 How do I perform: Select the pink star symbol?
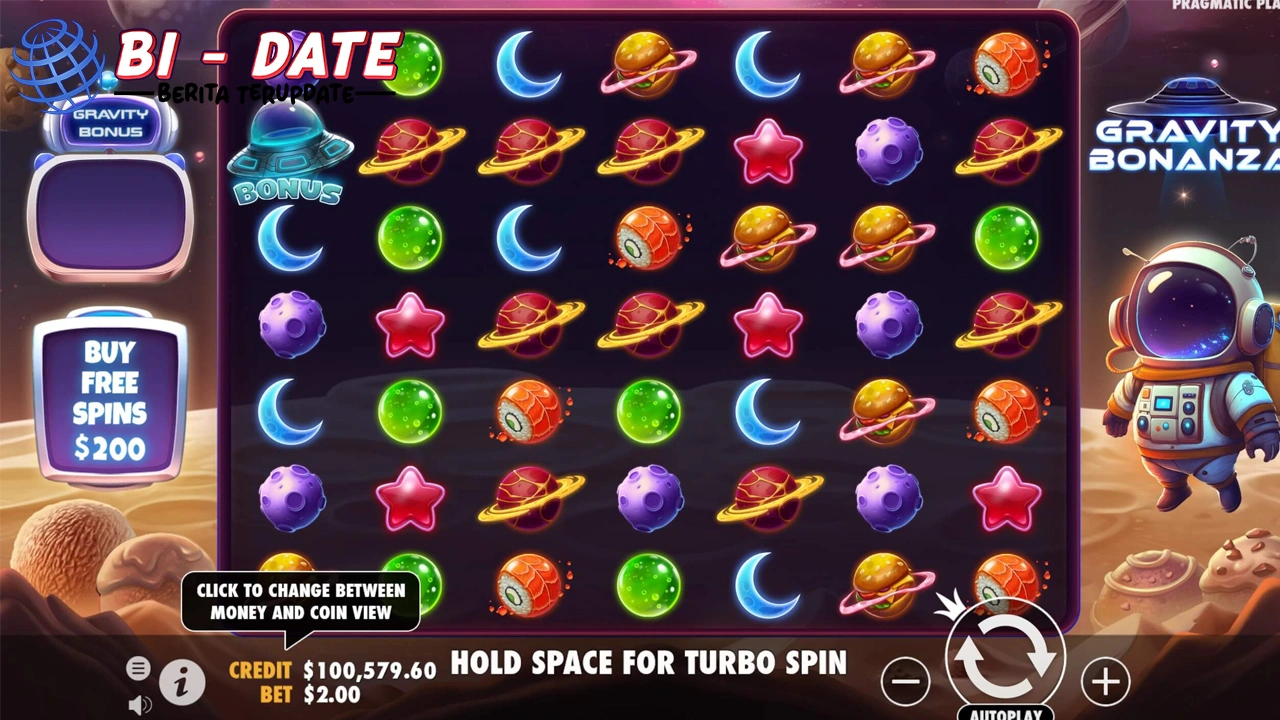point(767,150)
